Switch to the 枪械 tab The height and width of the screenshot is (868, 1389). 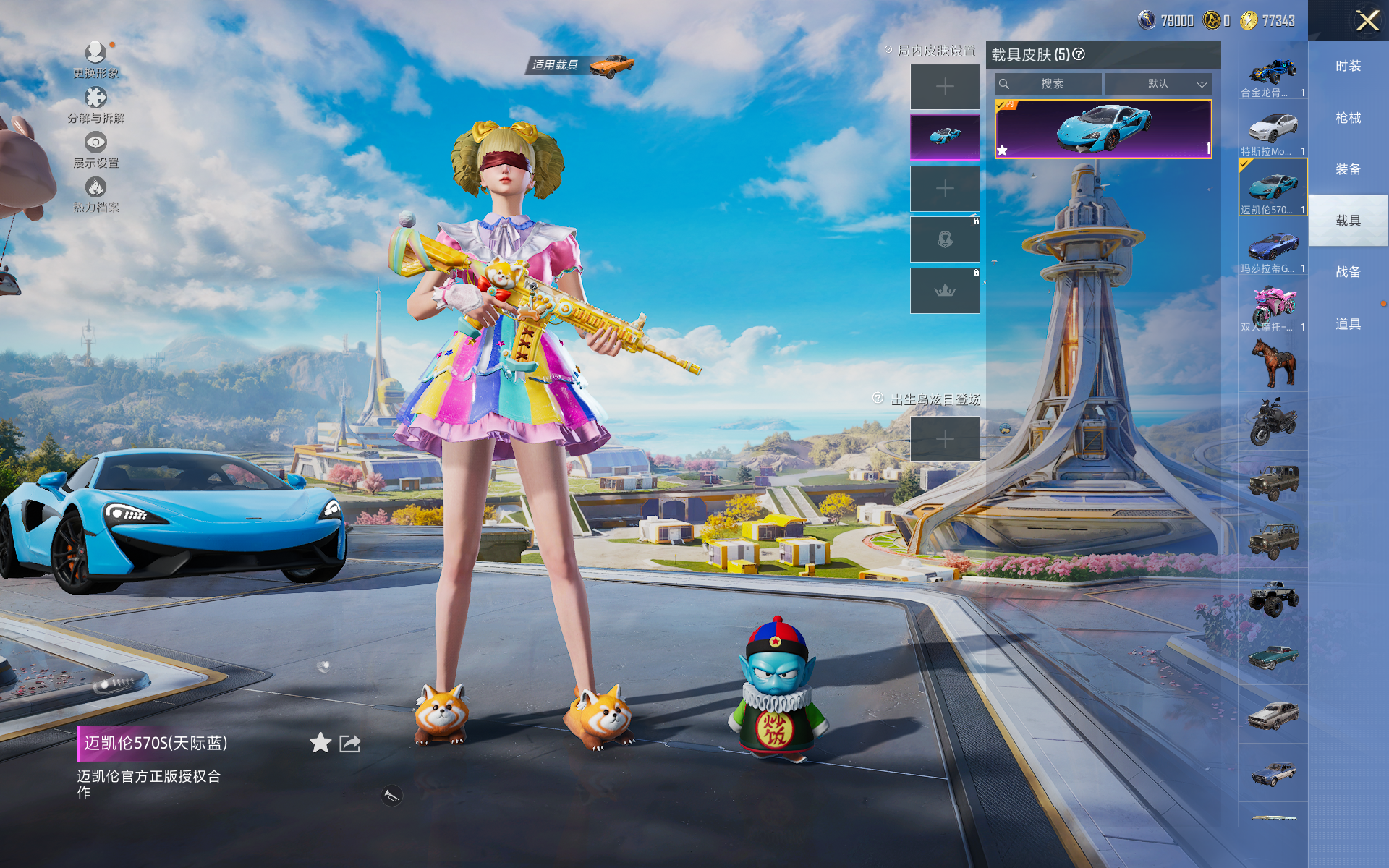pyautogui.click(x=1348, y=118)
